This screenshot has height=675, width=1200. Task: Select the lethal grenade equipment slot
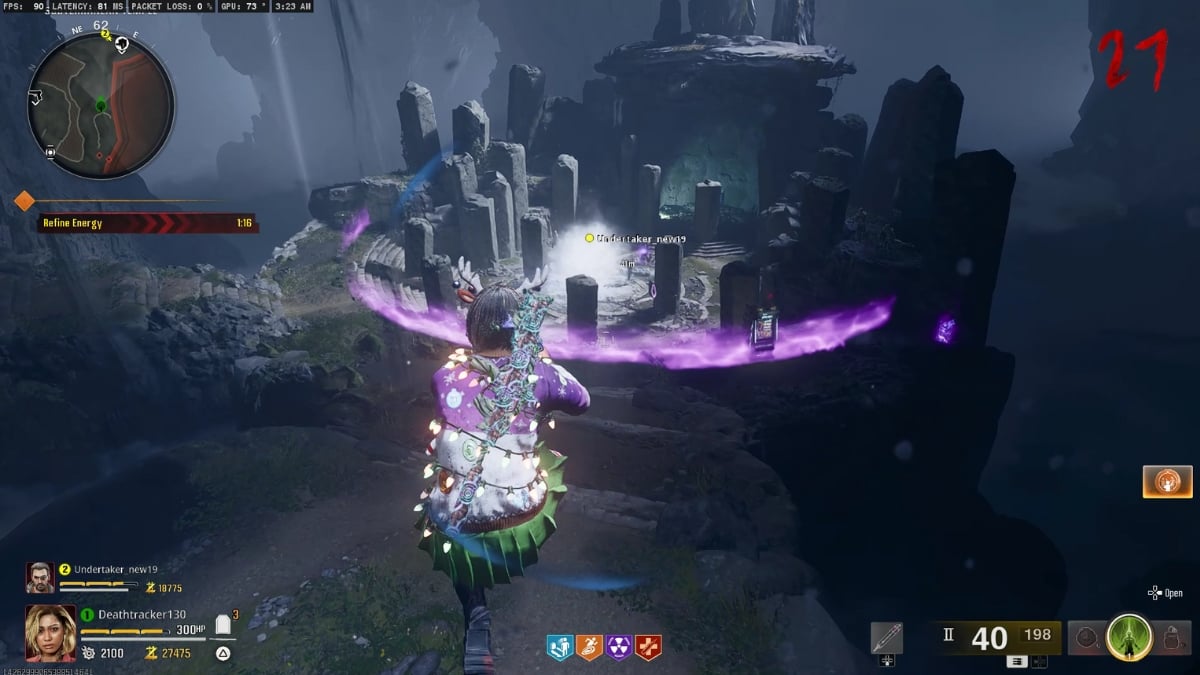pyautogui.click(x=1172, y=638)
